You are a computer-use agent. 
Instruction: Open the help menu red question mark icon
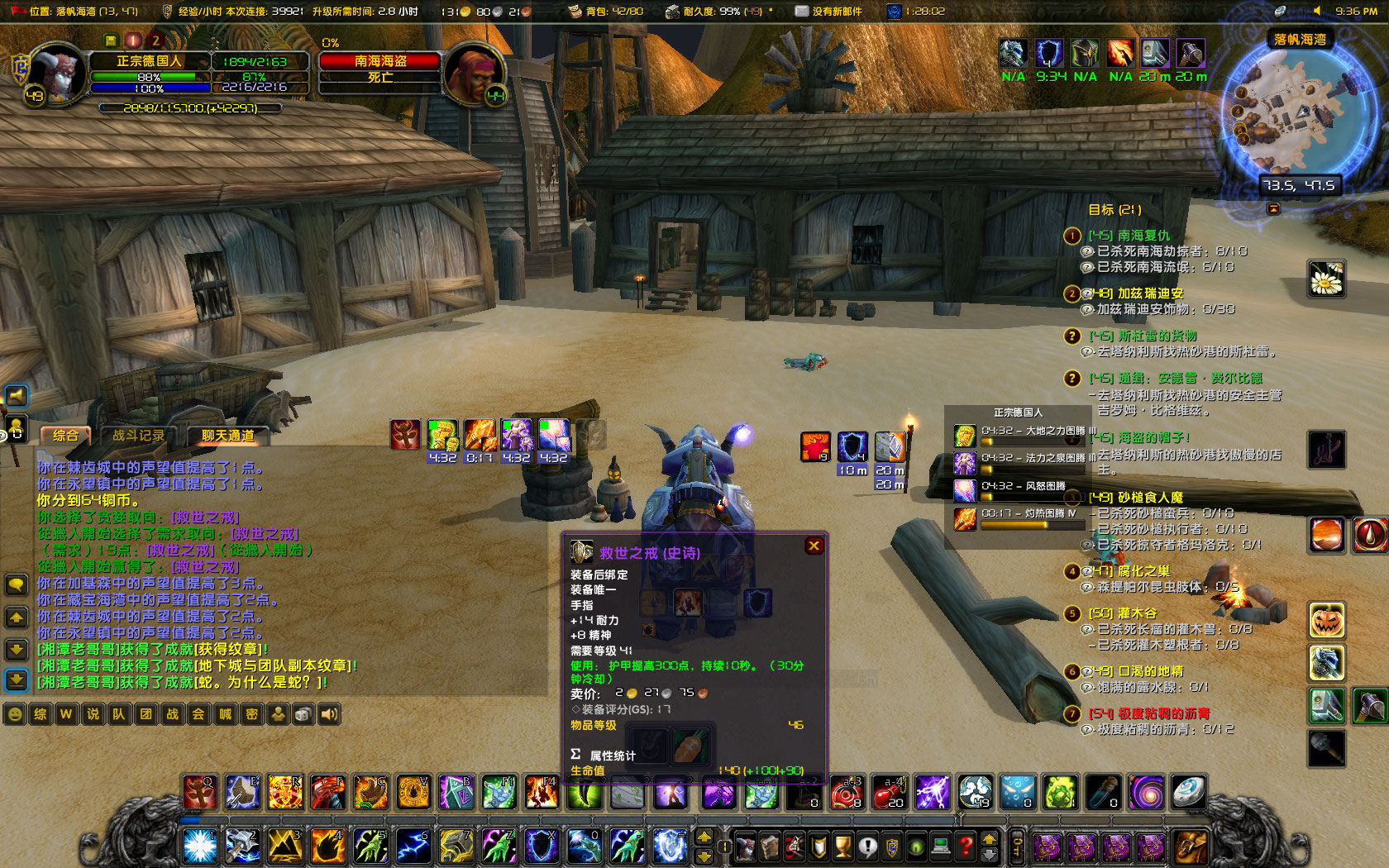(x=964, y=847)
